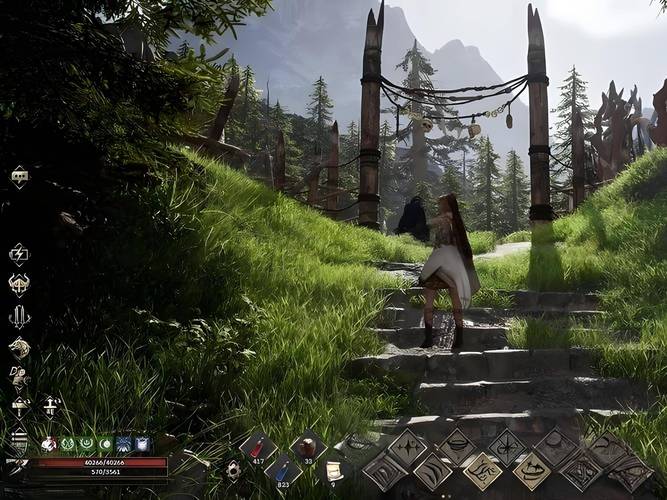This screenshot has height=500, width=667.
Task: Select the red potion buff icon
Action: click(49, 443)
